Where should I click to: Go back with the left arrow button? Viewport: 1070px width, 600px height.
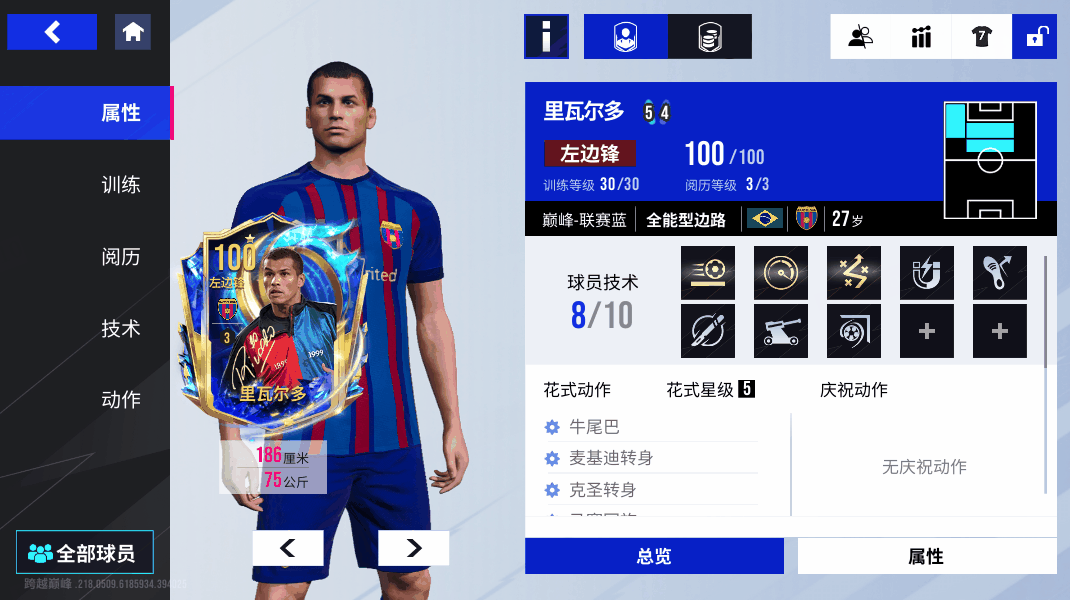(52, 32)
